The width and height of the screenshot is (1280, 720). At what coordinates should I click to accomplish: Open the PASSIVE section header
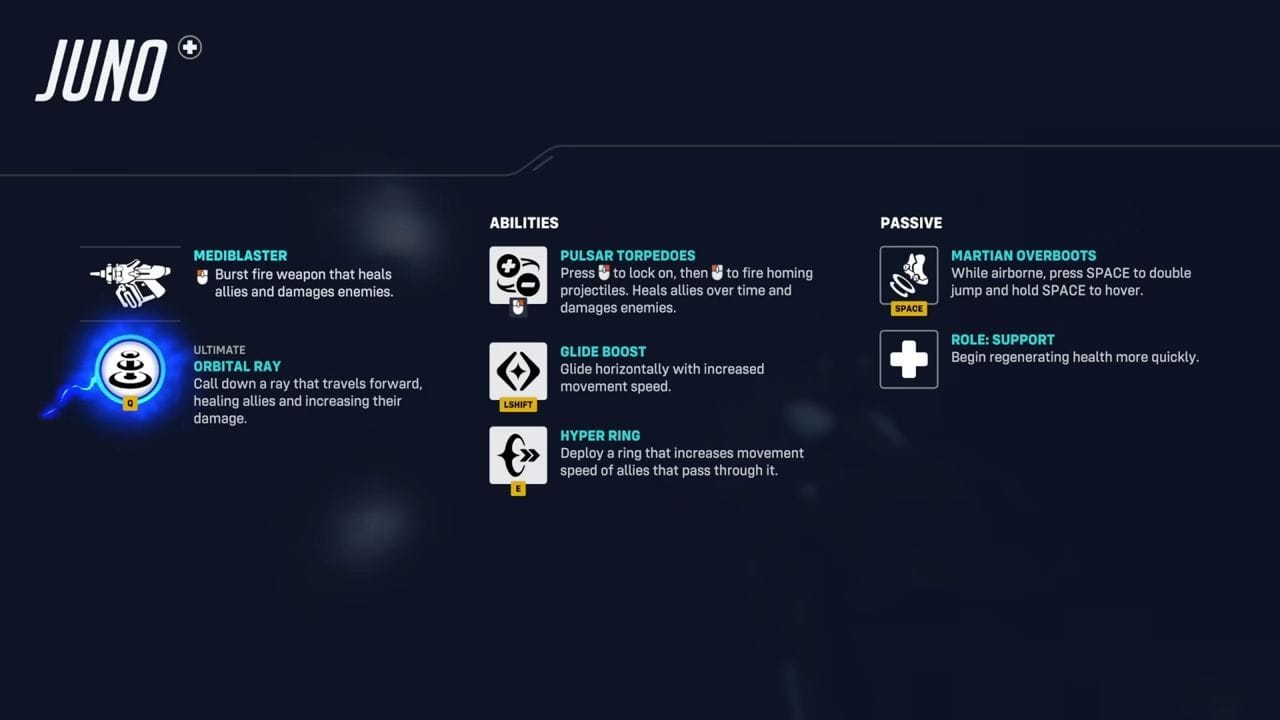click(x=910, y=223)
